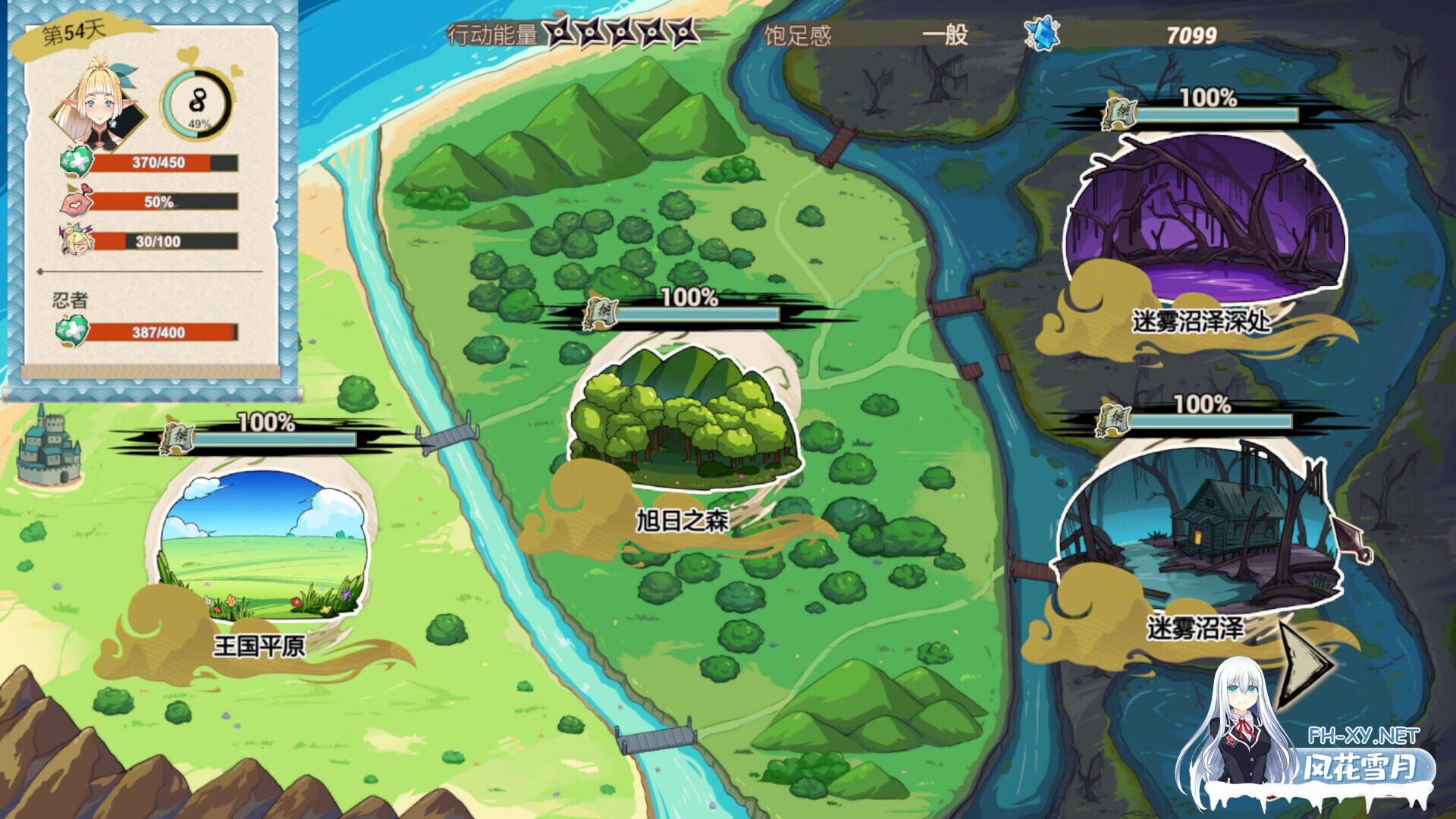Screen dimensions: 1456x819
Task: Open the FH-XY.NET watermark link
Action: click(x=1363, y=736)
